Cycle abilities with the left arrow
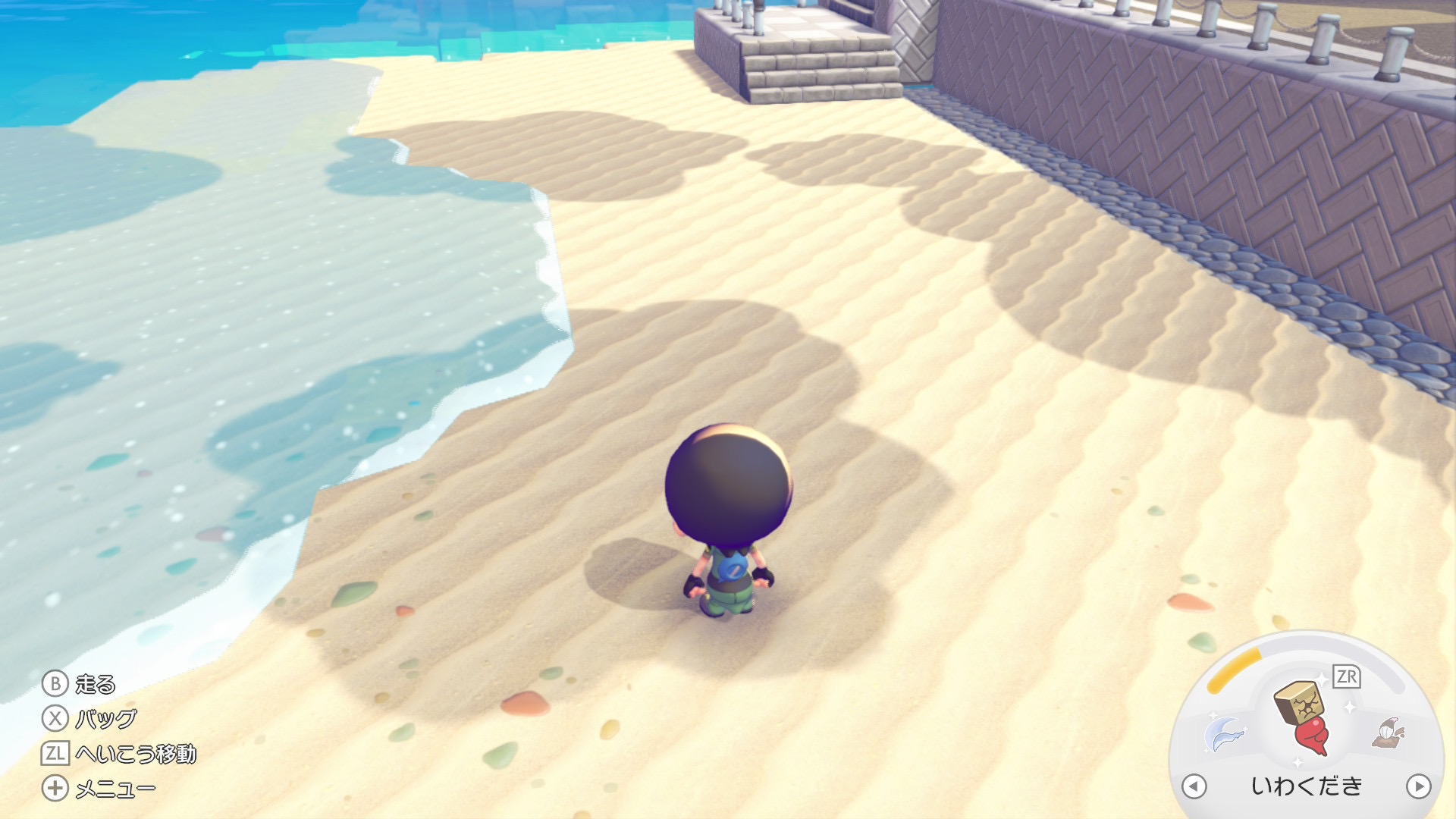The image size is (1456, 819). point(1194,786)
